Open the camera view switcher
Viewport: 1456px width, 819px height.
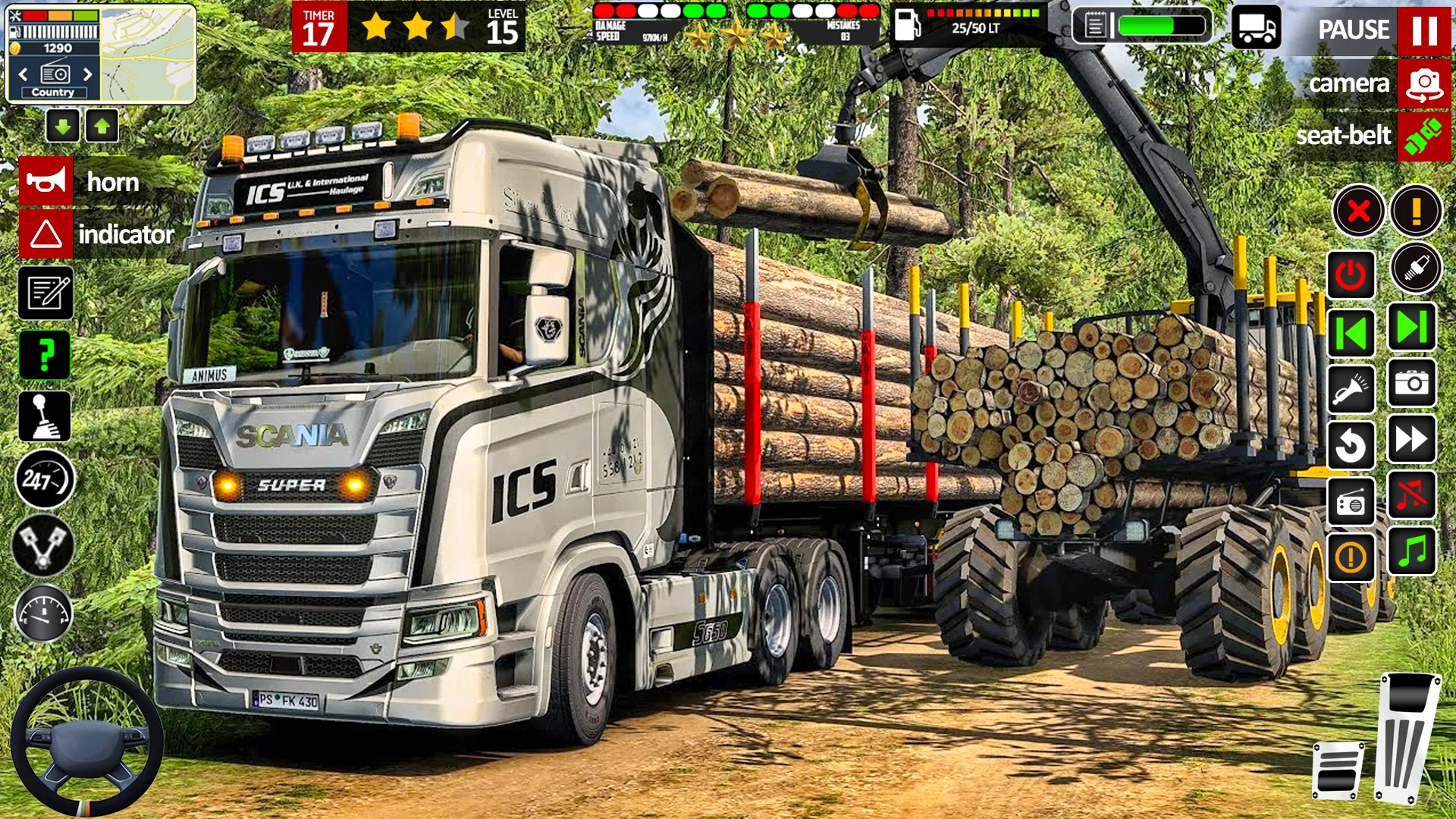[1423, 83]
